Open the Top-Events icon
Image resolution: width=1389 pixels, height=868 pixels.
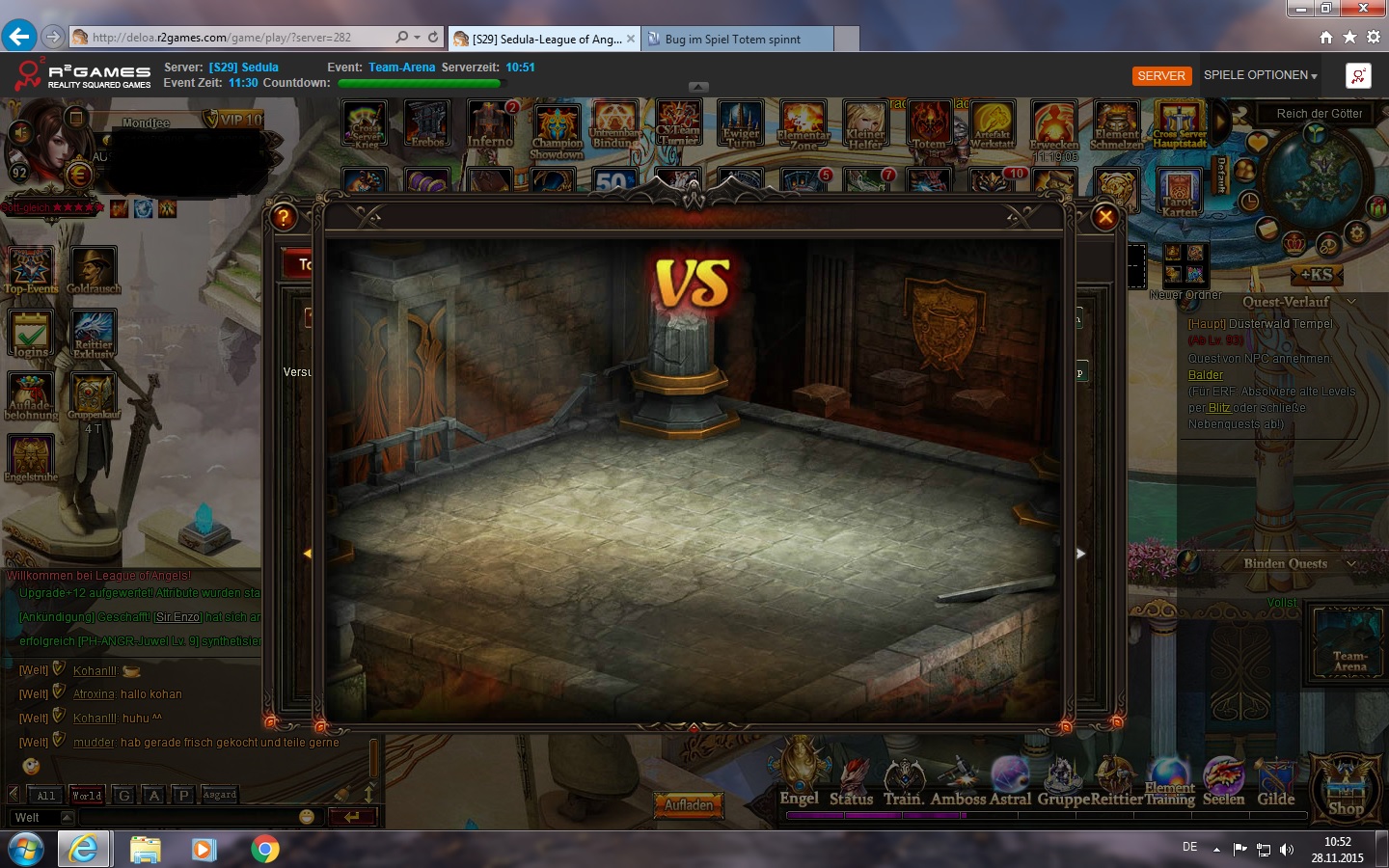pyautogui.click(x=30, y=270)
